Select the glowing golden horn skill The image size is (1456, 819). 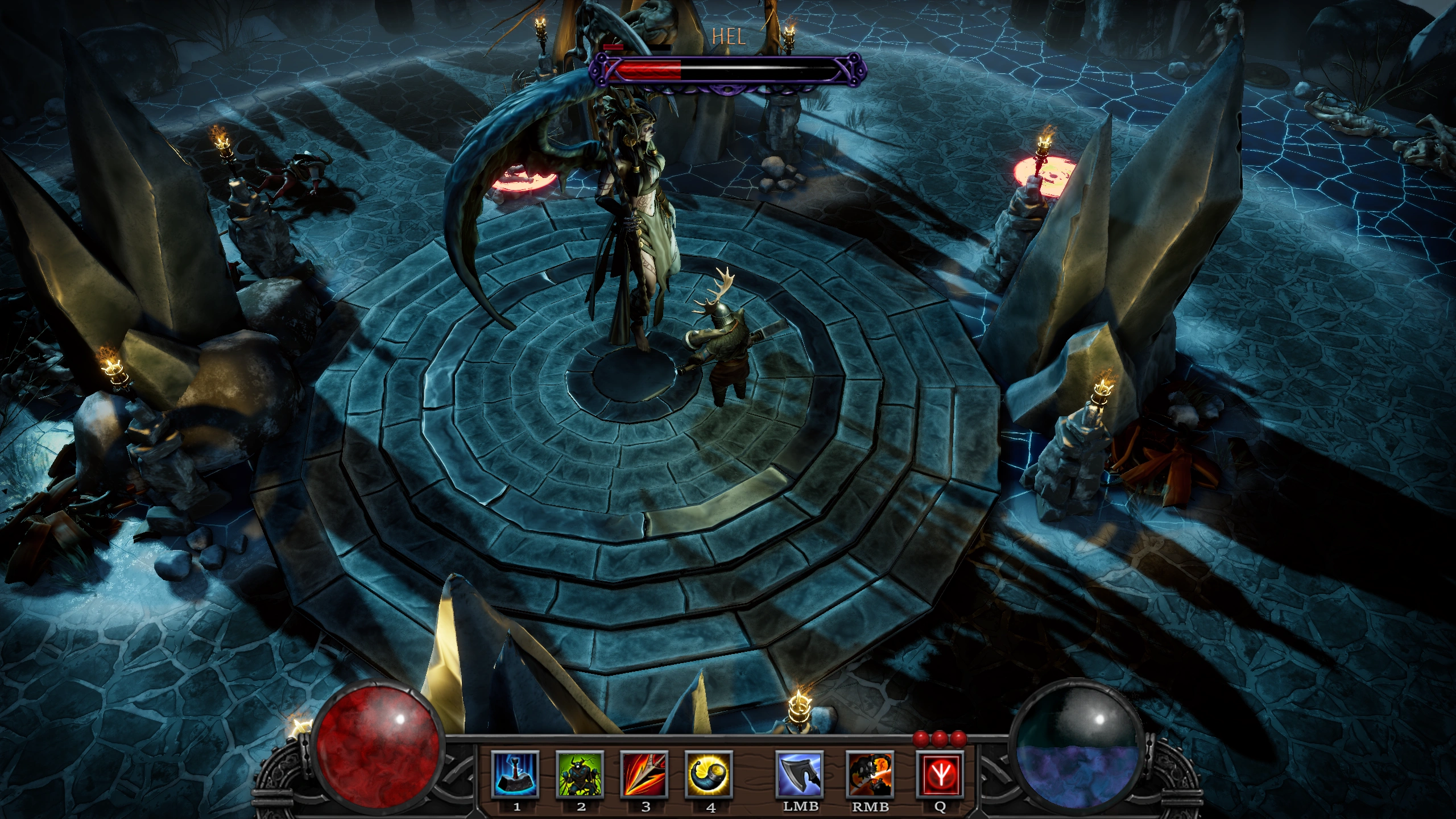pyautogui.click(x=709, y=774)
